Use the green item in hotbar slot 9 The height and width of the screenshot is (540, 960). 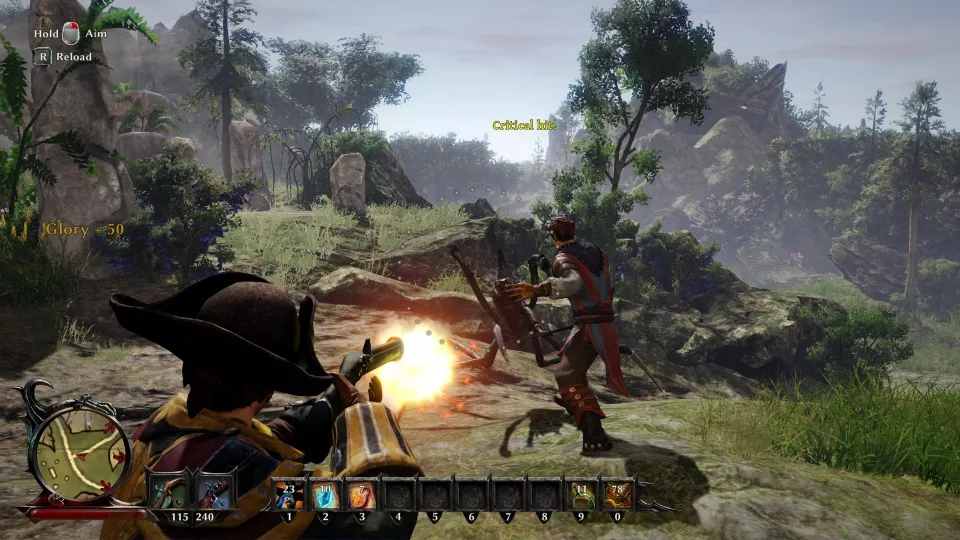(x=580, y=496)
